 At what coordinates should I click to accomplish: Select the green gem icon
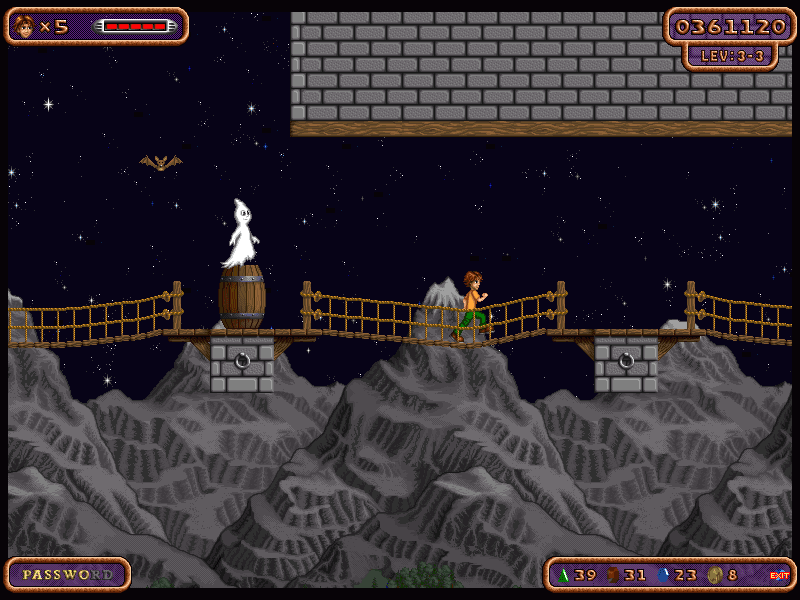tap(563, 575)
